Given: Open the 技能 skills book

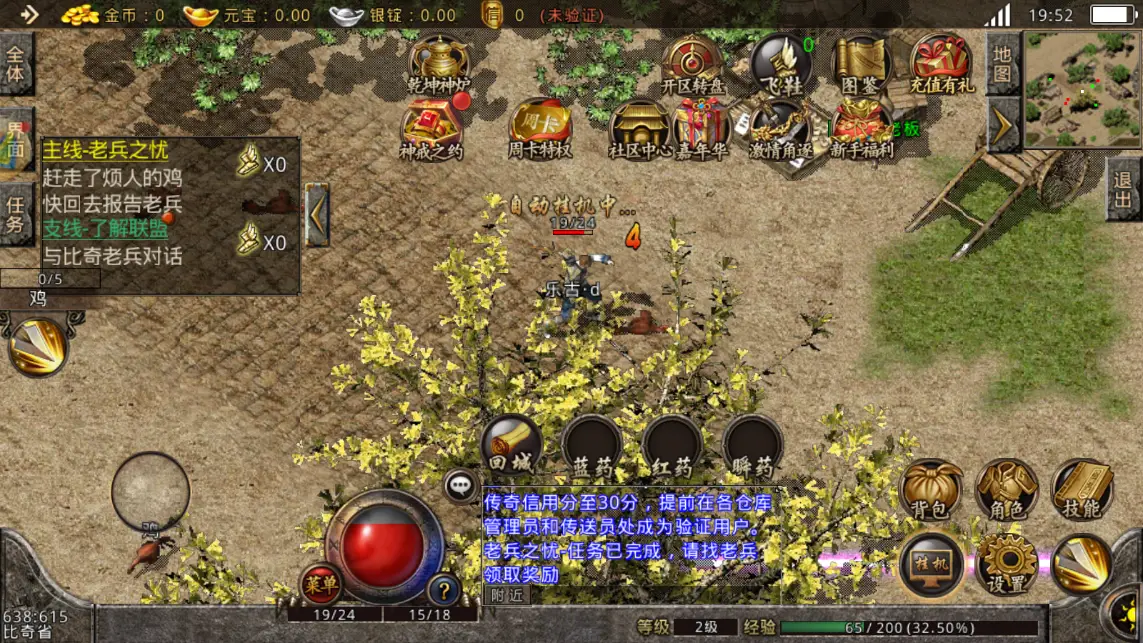Looking at the screenshot, I should 1081,489.
